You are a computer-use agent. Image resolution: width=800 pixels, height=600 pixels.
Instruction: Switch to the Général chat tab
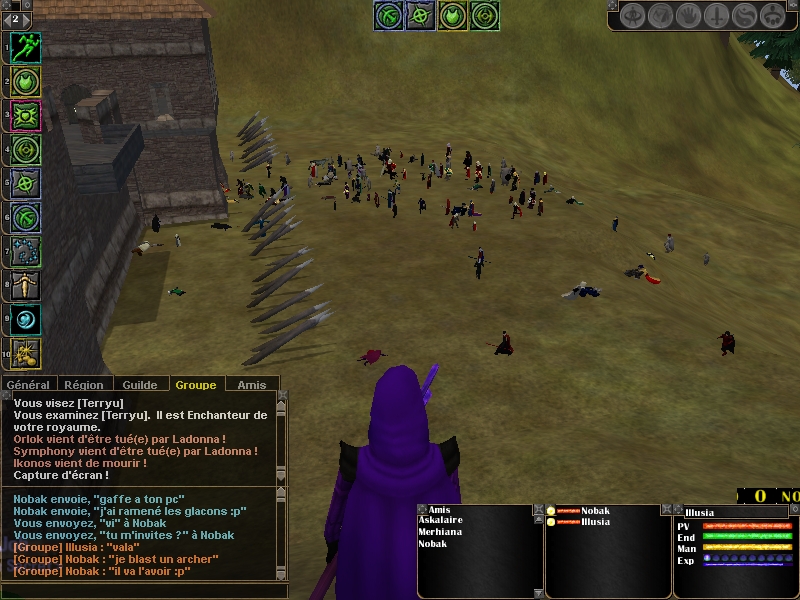click(28, 384)
